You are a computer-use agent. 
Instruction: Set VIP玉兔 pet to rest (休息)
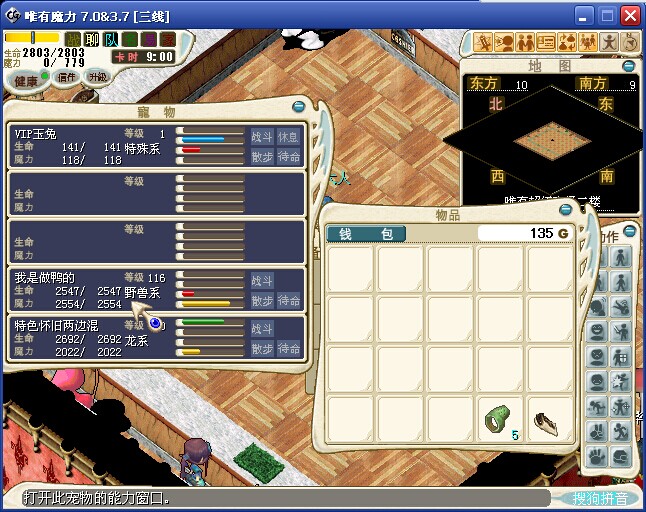289,137
